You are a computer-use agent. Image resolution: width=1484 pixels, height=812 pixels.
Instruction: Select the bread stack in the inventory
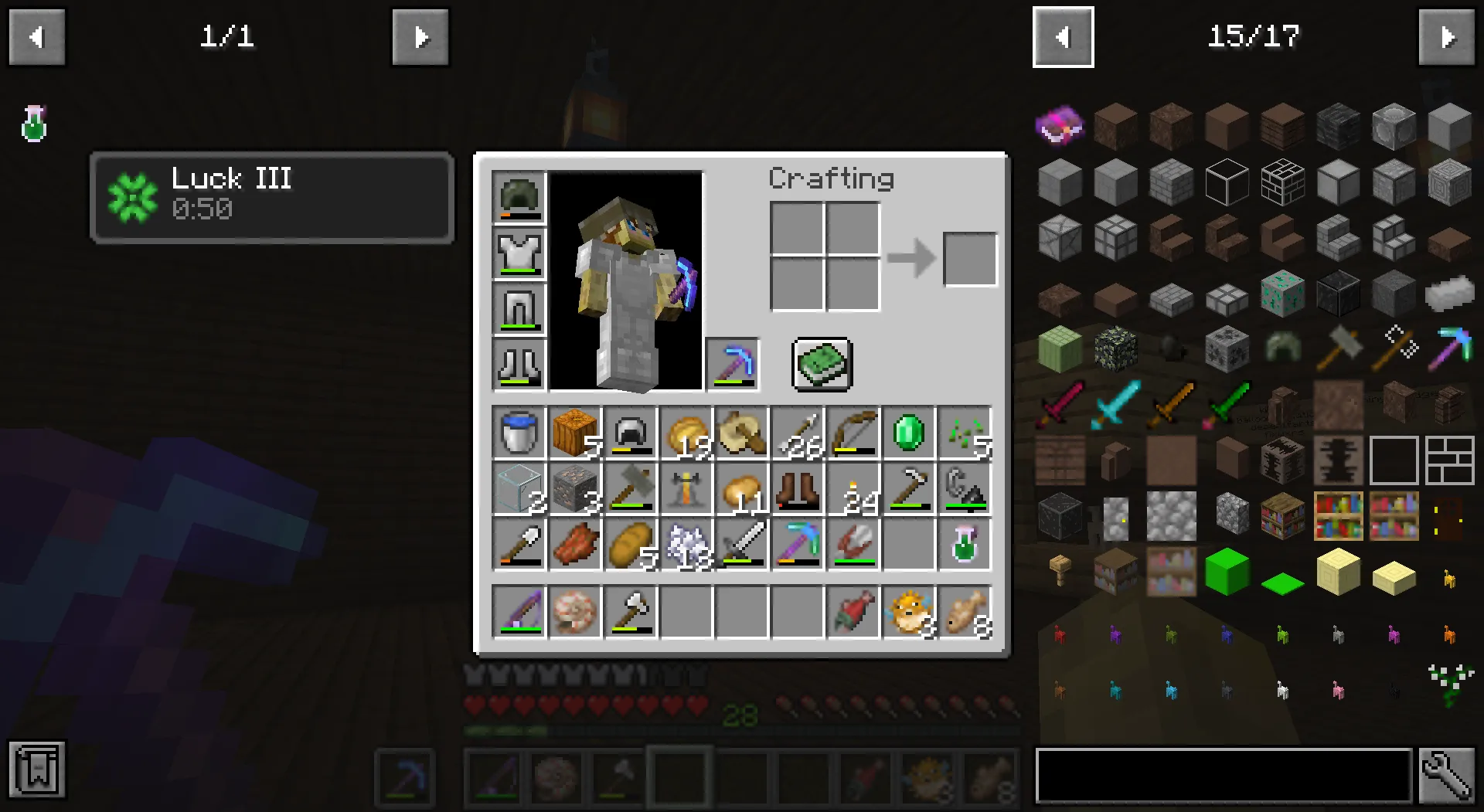pos(630,545)
